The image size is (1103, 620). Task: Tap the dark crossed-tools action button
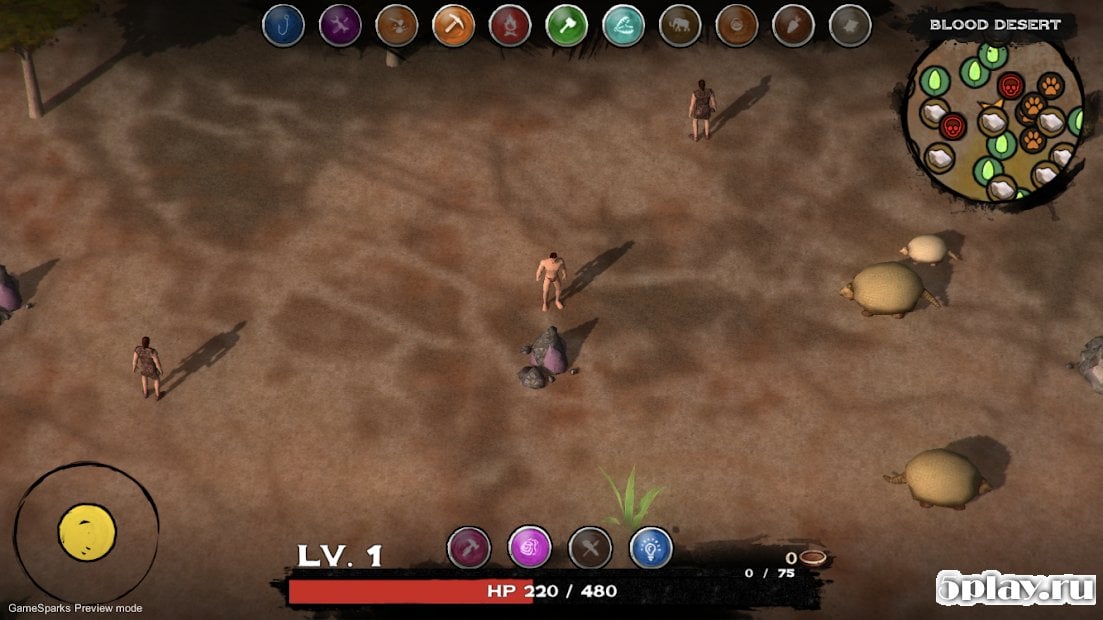pos(590,548)
